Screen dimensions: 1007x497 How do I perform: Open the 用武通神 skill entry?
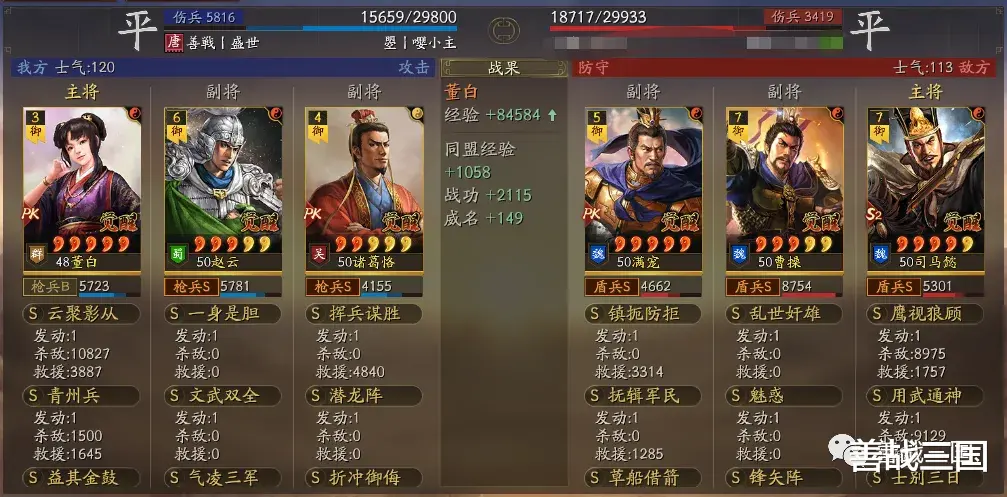coord(925,395)
